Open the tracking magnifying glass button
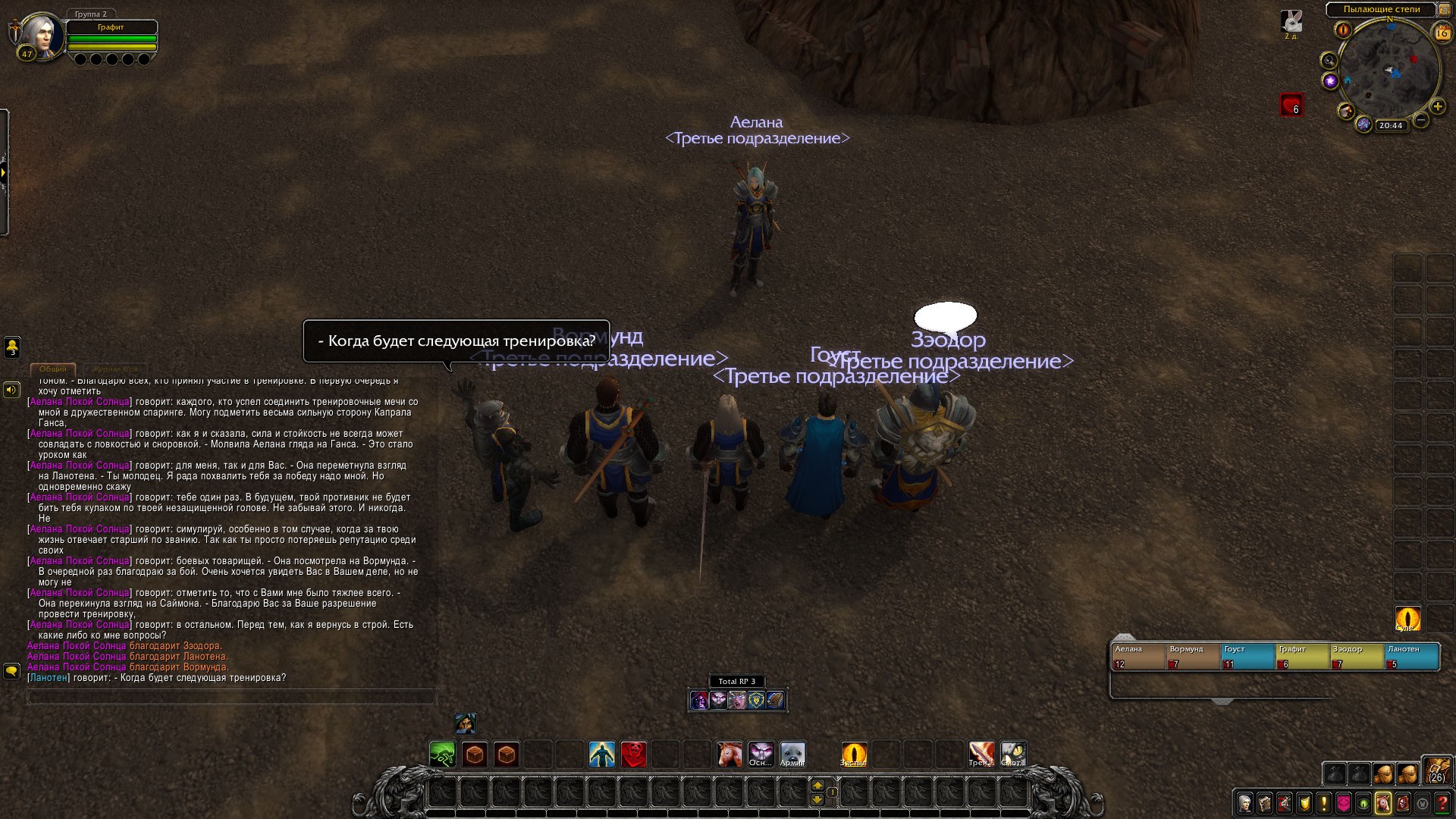 click(x=1329, y=60)
